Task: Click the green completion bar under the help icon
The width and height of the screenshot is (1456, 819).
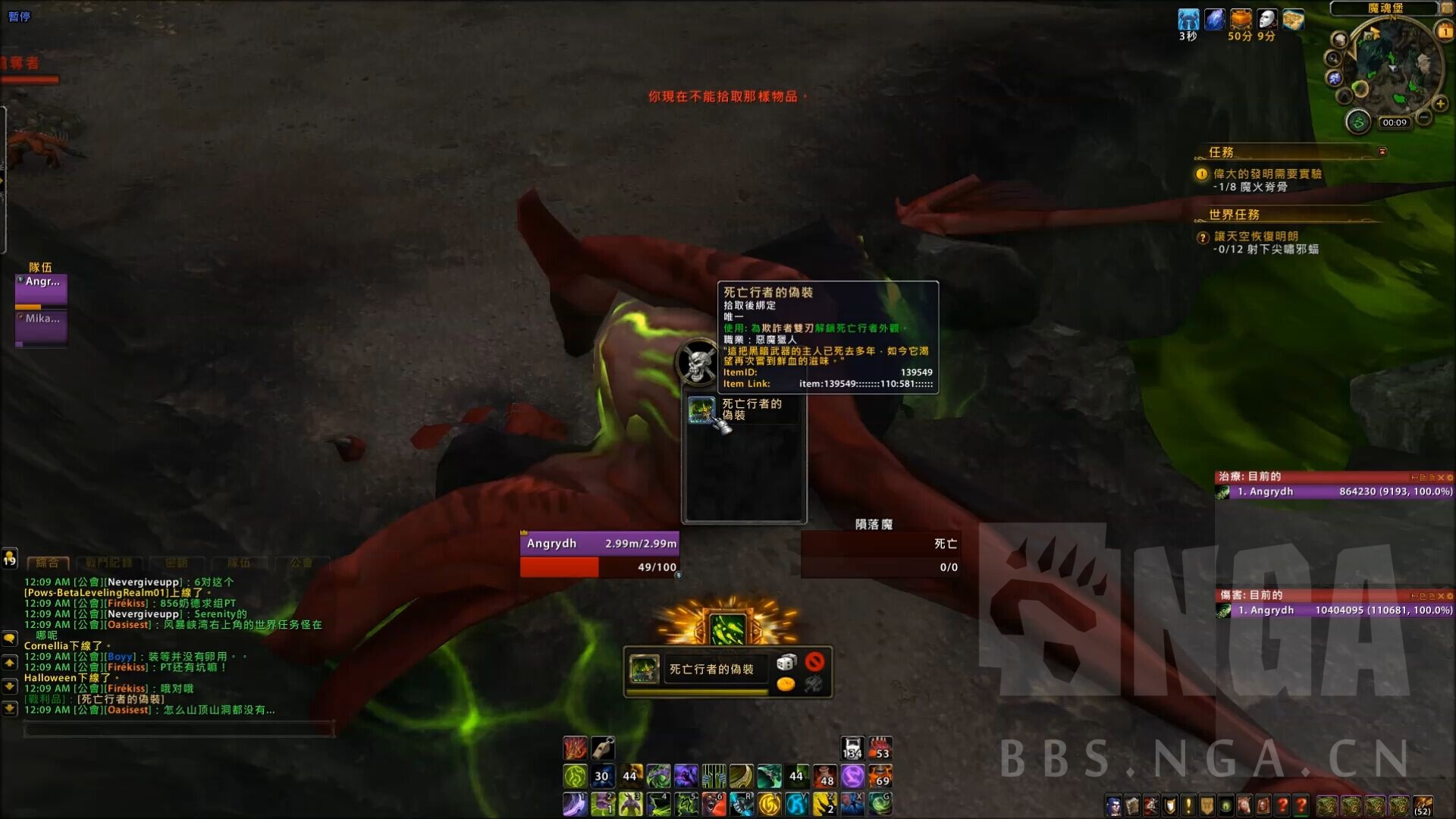Action: (1303, 816)
